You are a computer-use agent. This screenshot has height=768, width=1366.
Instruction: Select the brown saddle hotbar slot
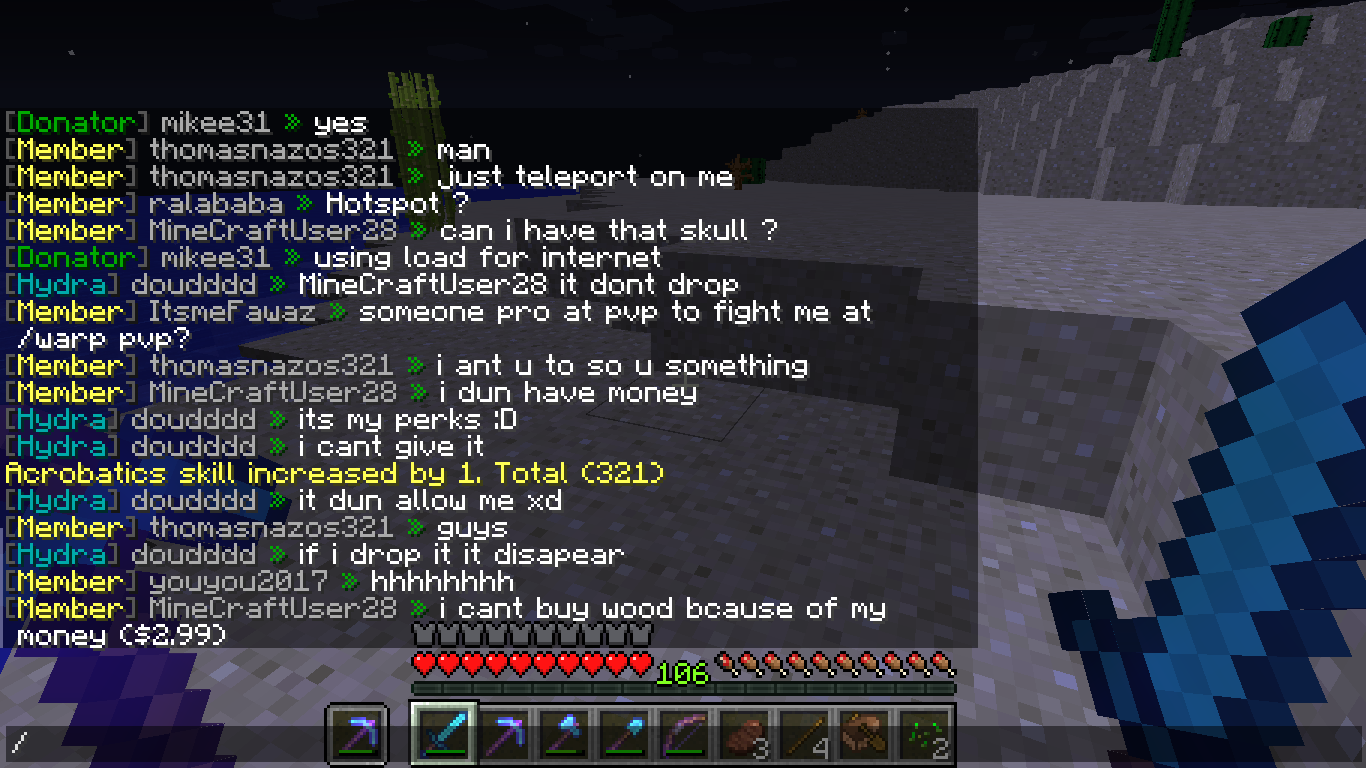pos(865,735)
